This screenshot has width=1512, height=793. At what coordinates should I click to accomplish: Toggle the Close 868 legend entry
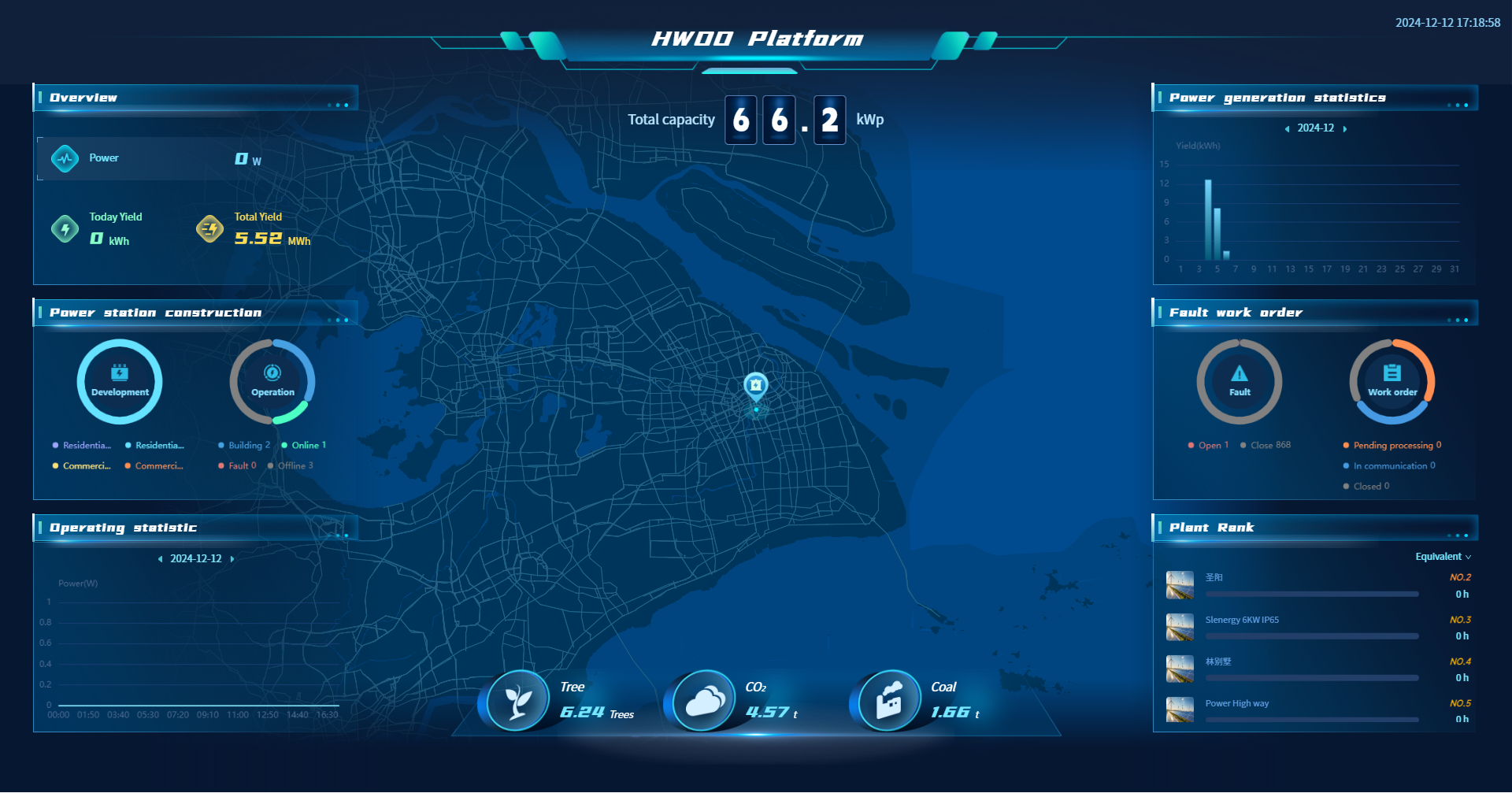point(1266,446)
